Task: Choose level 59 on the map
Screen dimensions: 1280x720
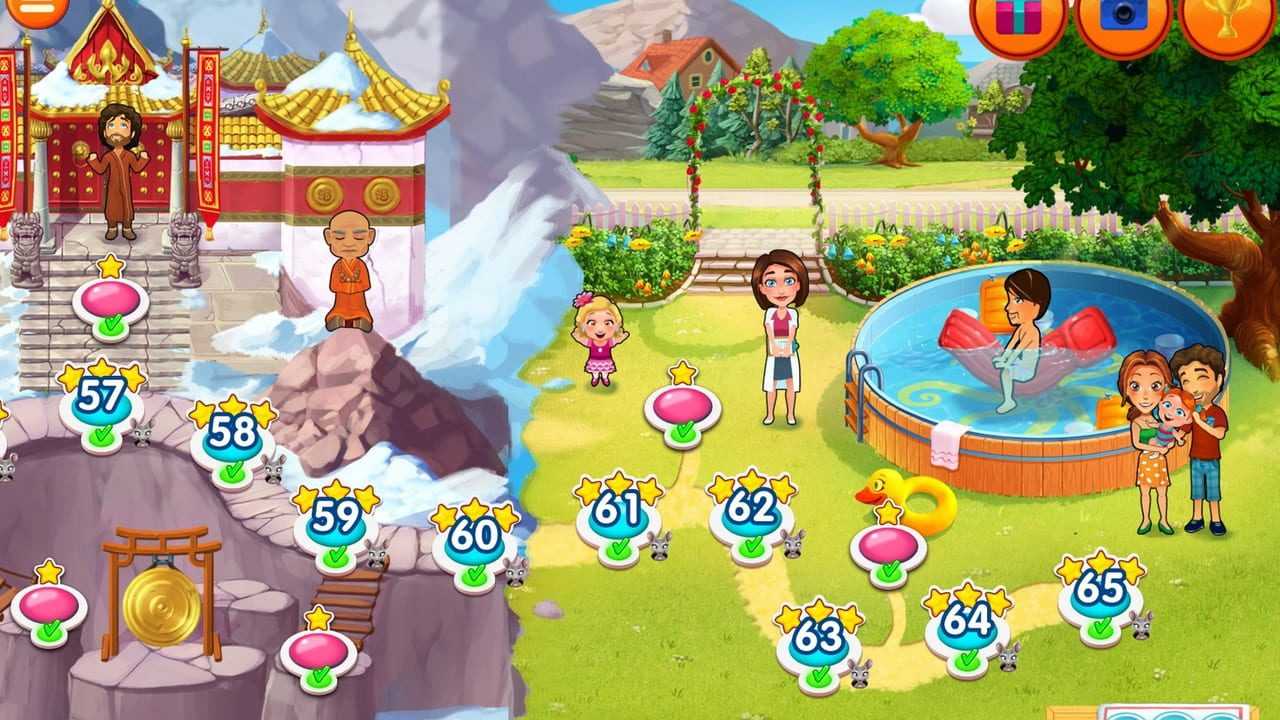Action: [x=335, y=521]
